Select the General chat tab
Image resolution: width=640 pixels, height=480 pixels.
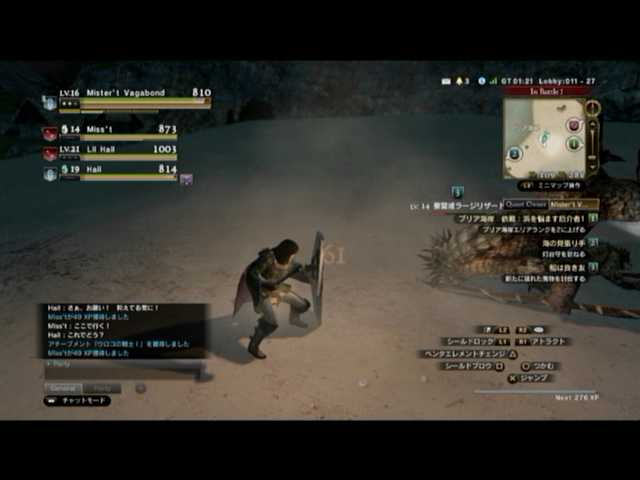click(63, 388)
